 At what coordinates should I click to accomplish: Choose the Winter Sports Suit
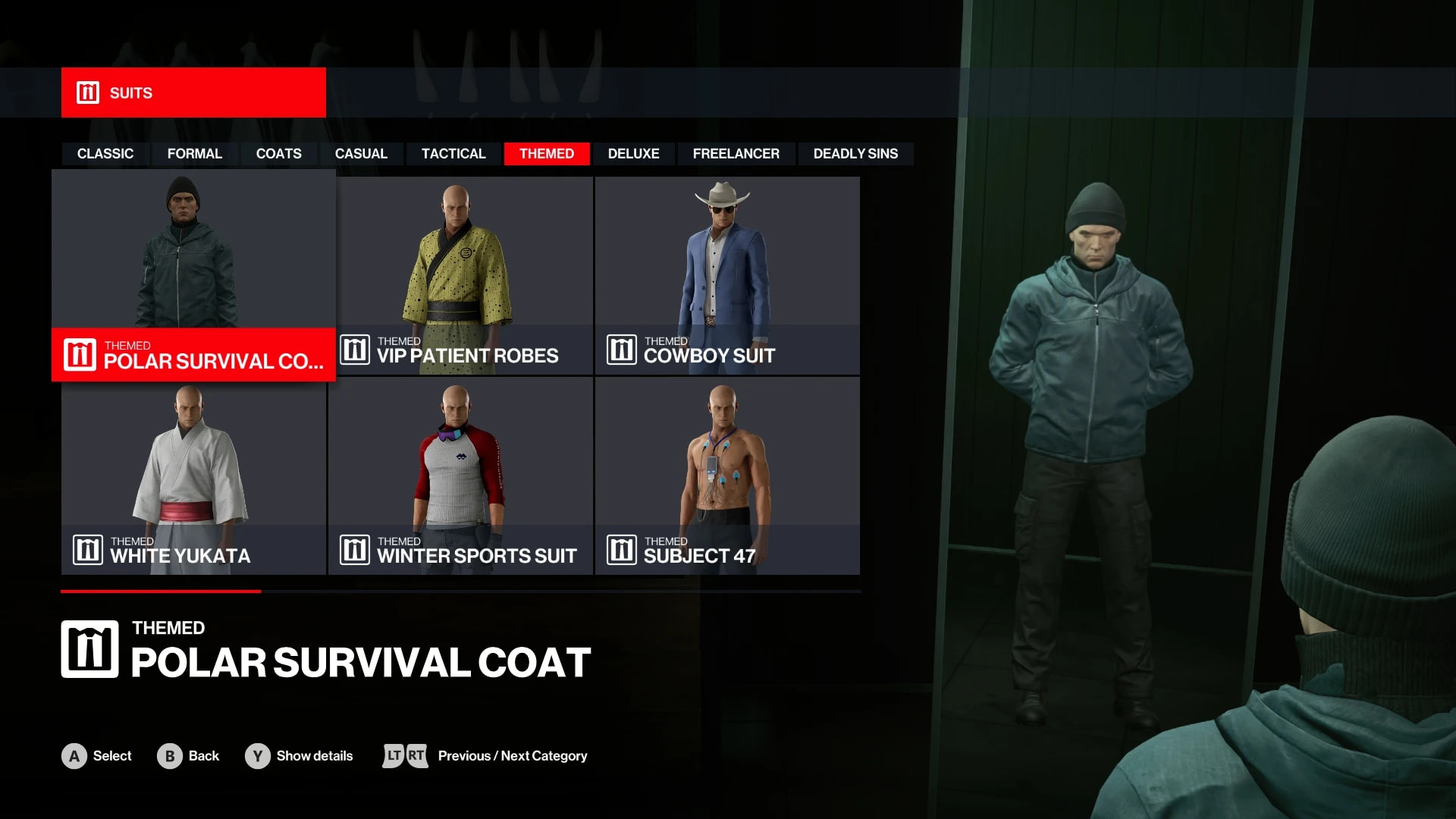pos(460,475)
